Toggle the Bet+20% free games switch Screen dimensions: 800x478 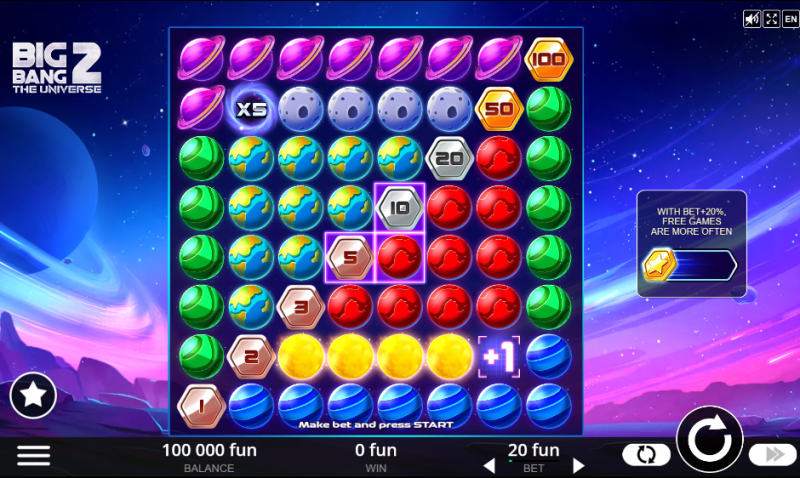[690, 265]
